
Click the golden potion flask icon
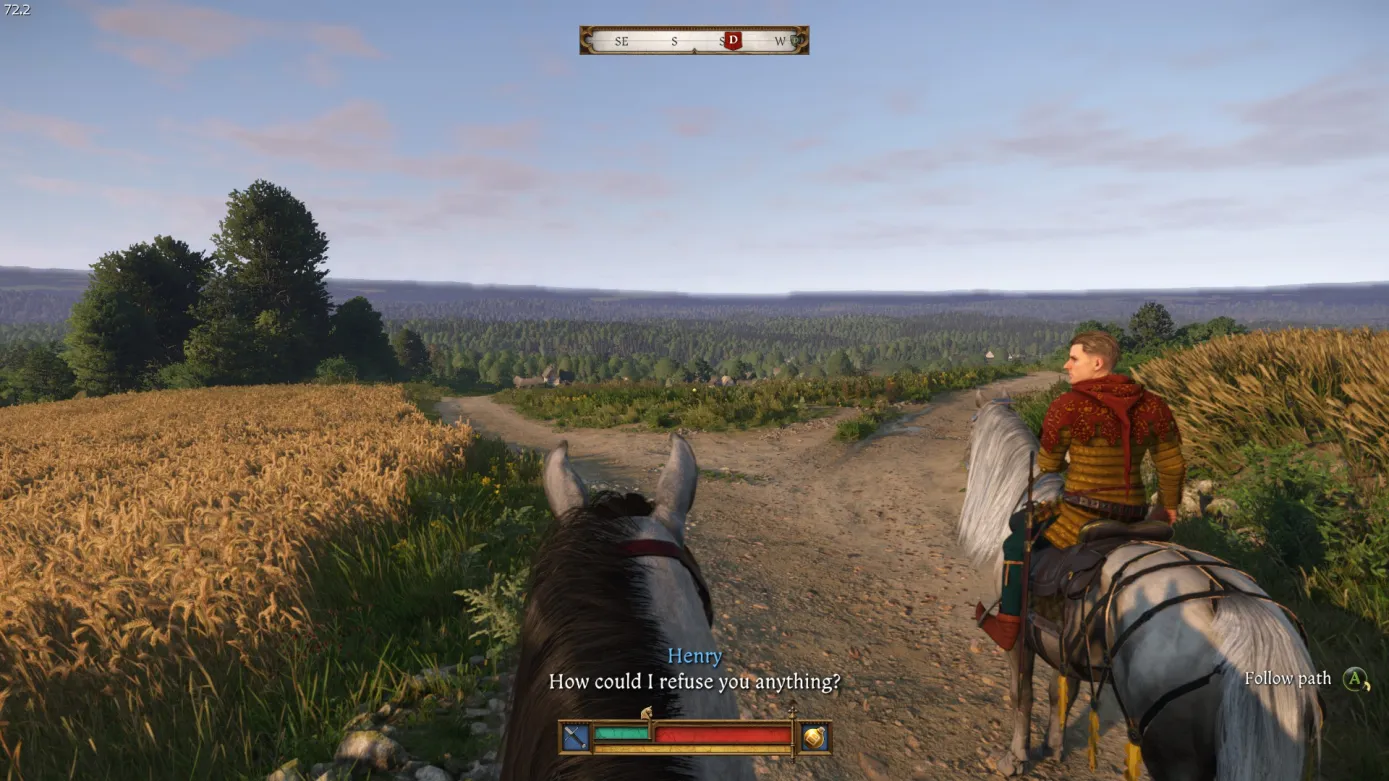pyautogui.click(x=814, y=737)
